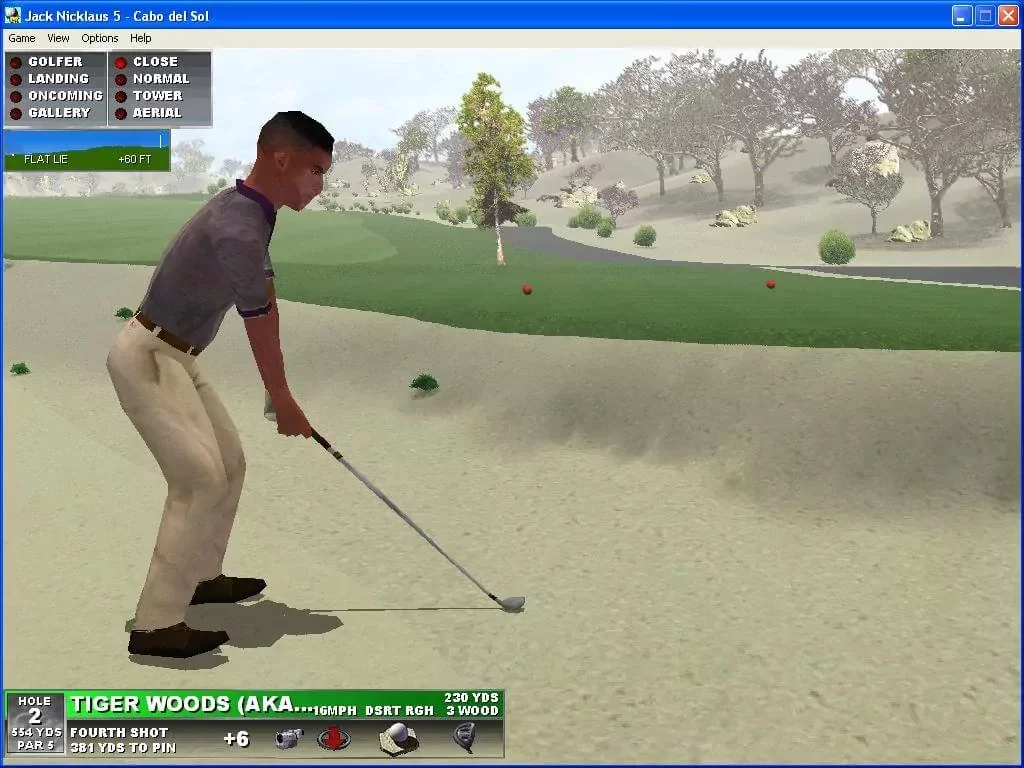Screen dimensions: 1024x768
Task: Close the game window
Action: 1007,16
